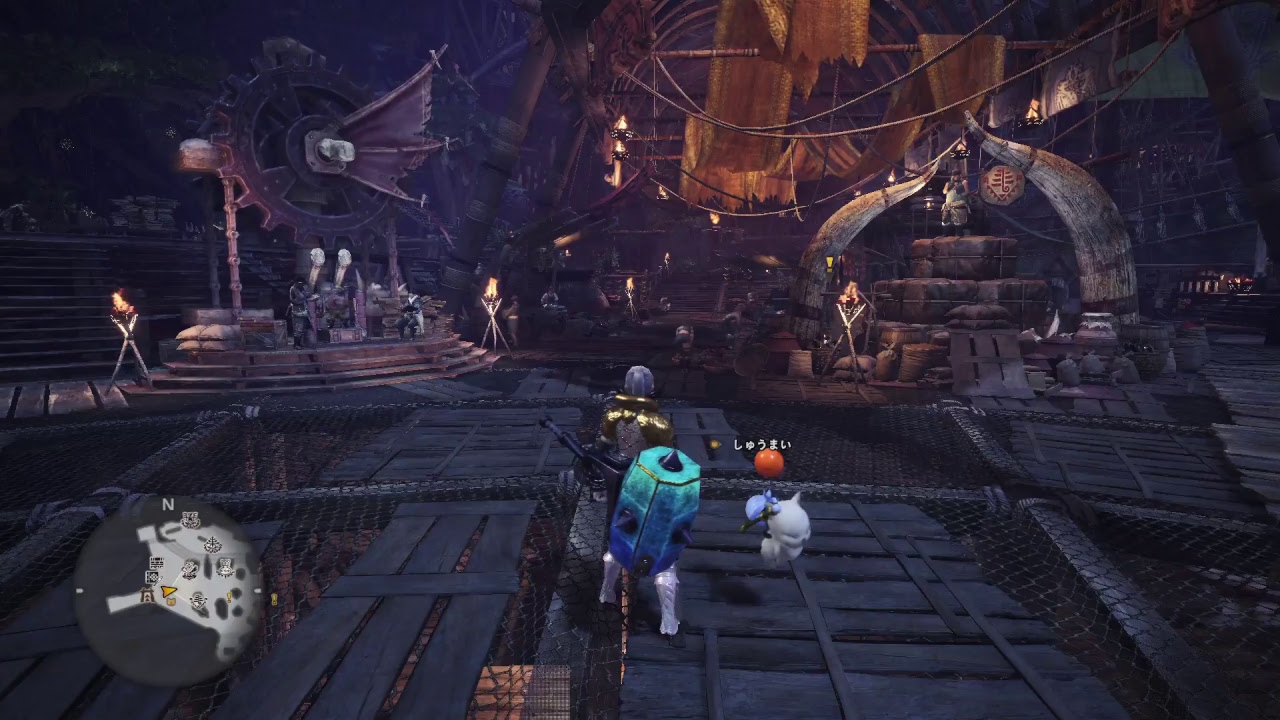Click the quest-board list icon on the minimap
This screenshot has width=1280, height=720.
coord(156,562)
